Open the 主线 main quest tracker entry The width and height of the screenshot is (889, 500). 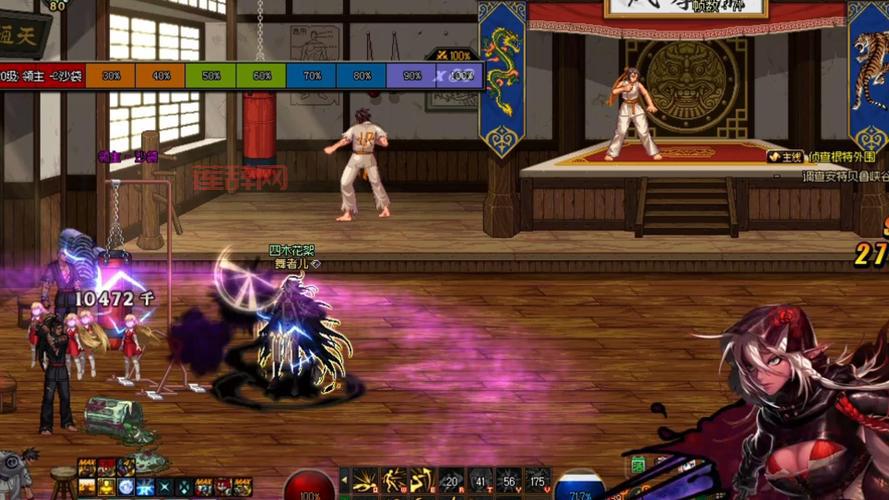(786, 157)
